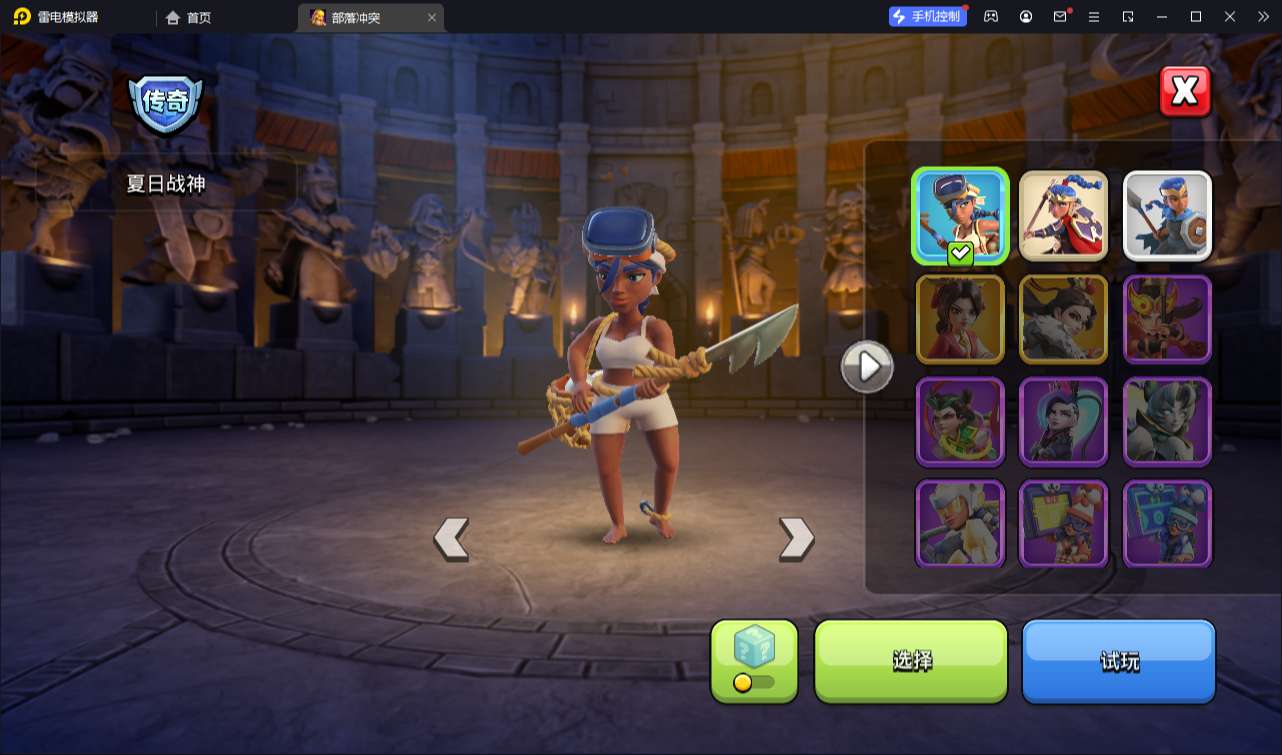Show the next skin with the right arrow

pyautogui.click(x=796, y=539)
